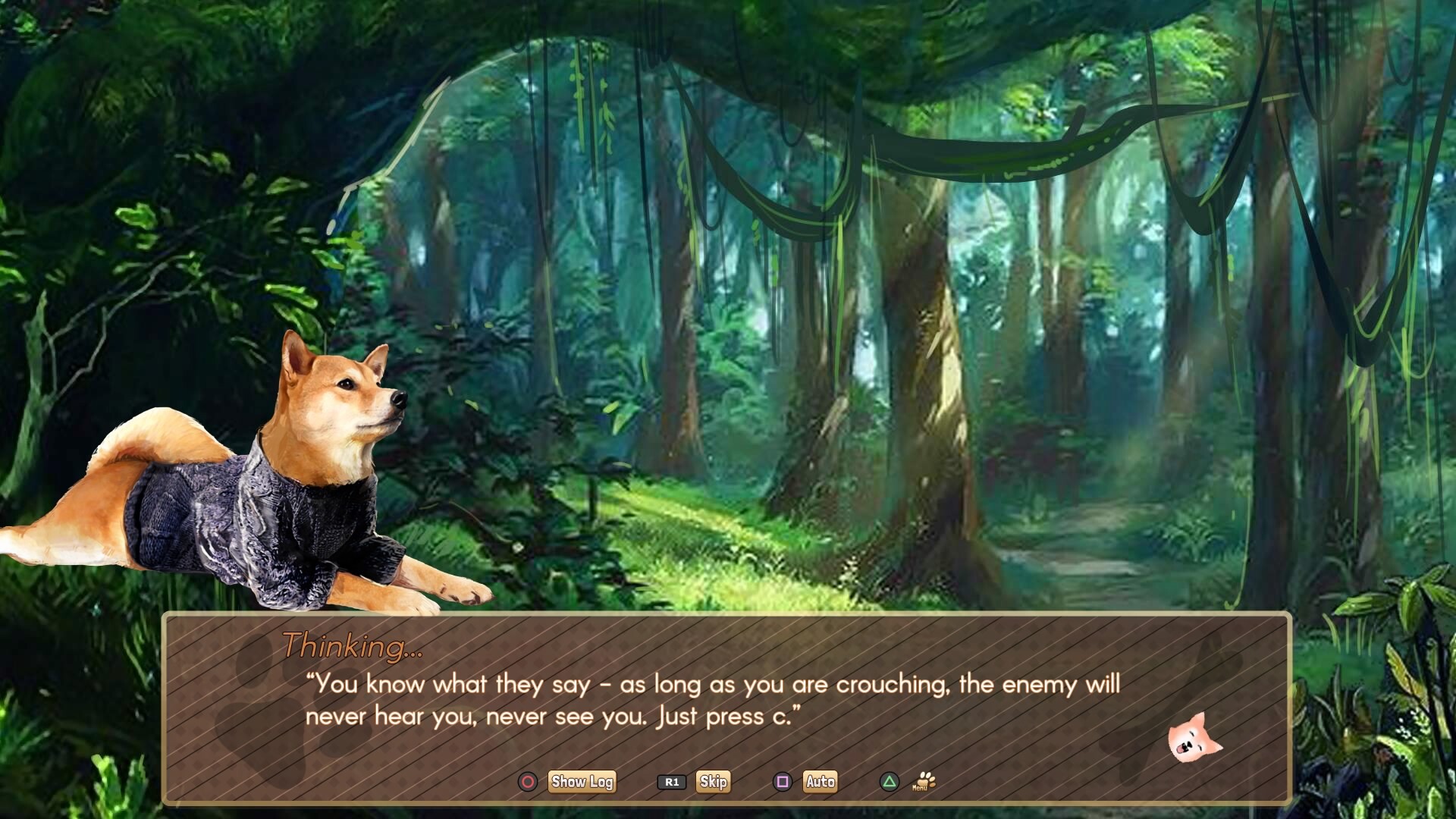The width and height of the screenshot is (1456, 819).
Task: Click the Menu label under the paw
Action: [x=920, y=790]
